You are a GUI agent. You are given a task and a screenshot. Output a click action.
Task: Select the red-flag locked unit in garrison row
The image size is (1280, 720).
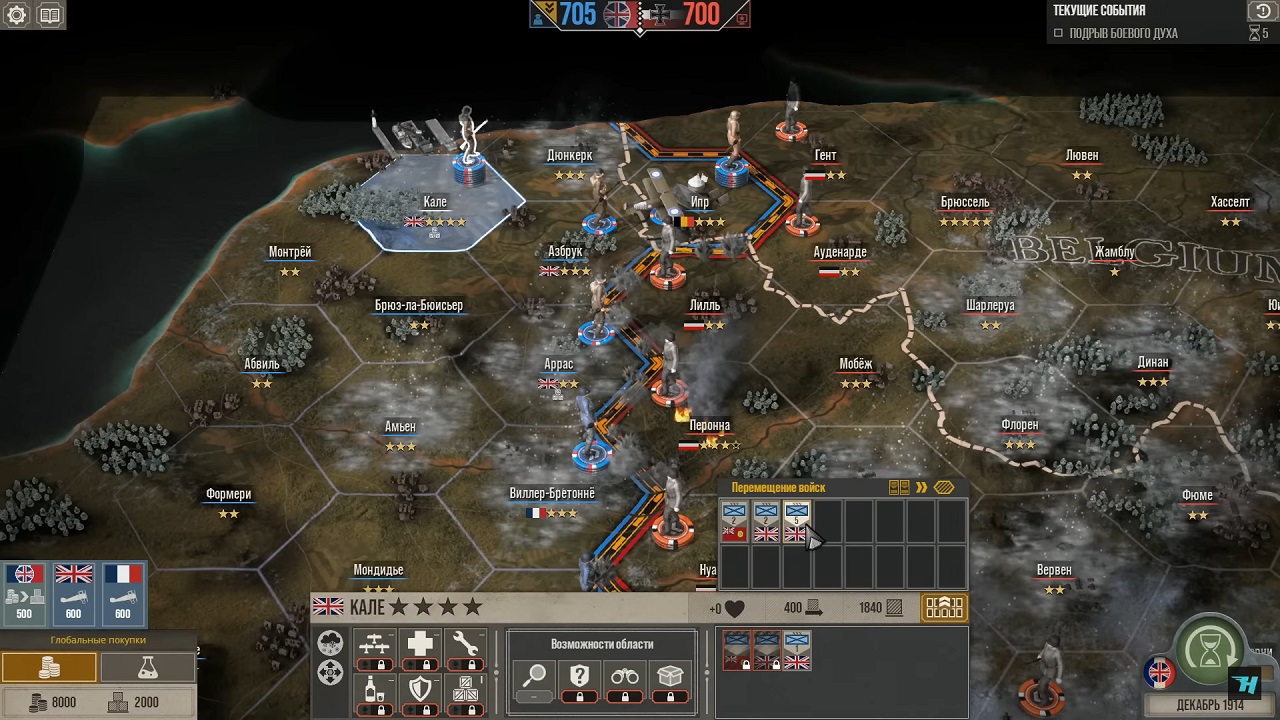point(736,650)
